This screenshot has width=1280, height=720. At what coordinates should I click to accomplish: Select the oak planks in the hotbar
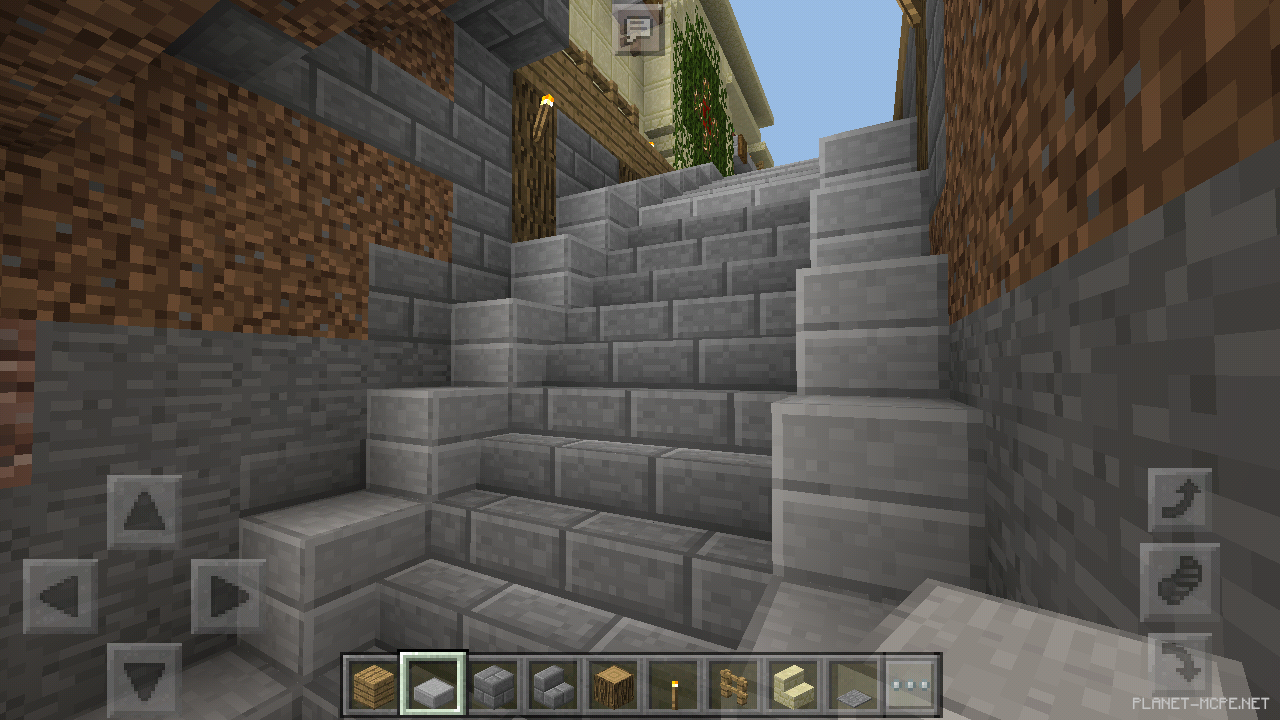371,682
